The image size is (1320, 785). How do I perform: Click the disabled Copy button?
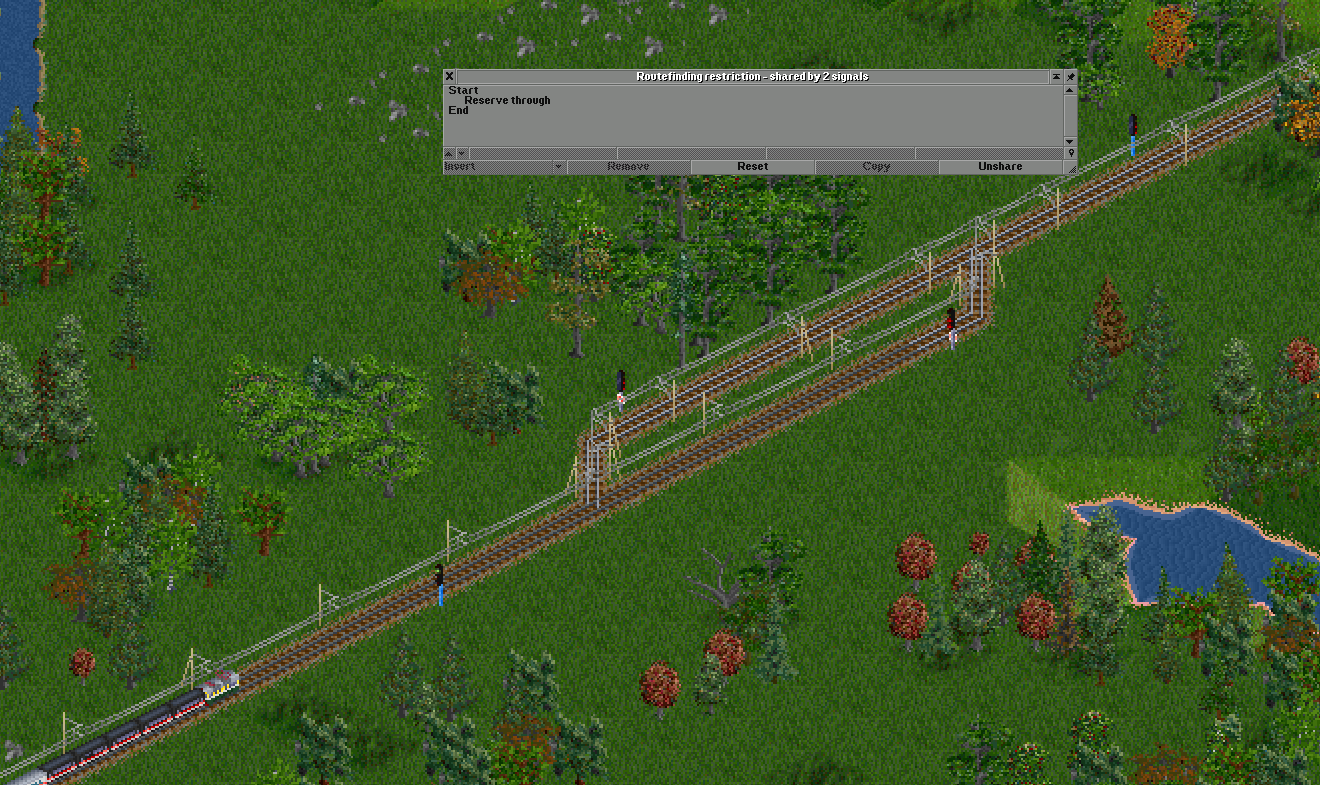point(877,166)
